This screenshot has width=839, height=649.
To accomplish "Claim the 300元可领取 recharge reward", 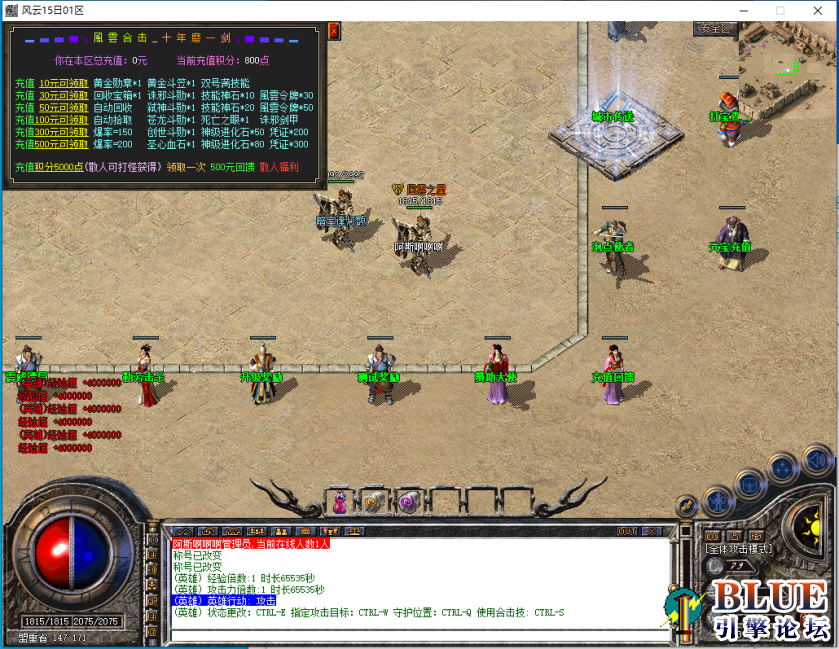I will (x=62, y=131).
